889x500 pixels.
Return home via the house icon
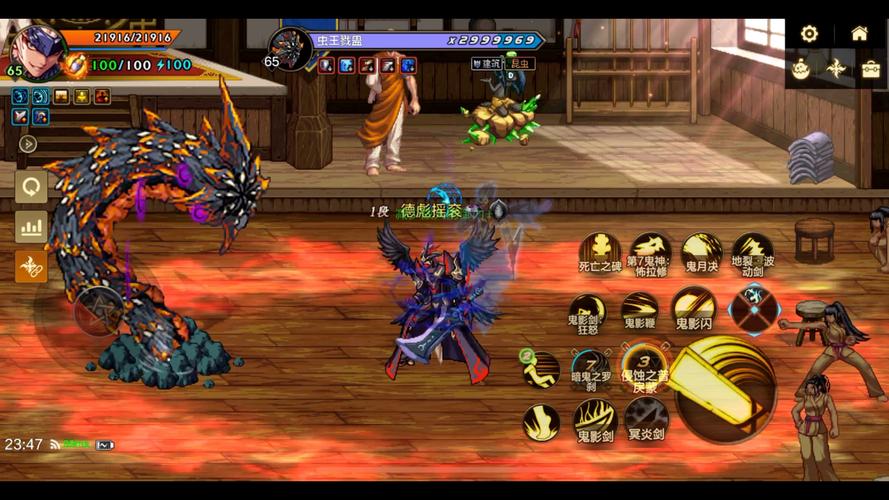tap(859, 33)
